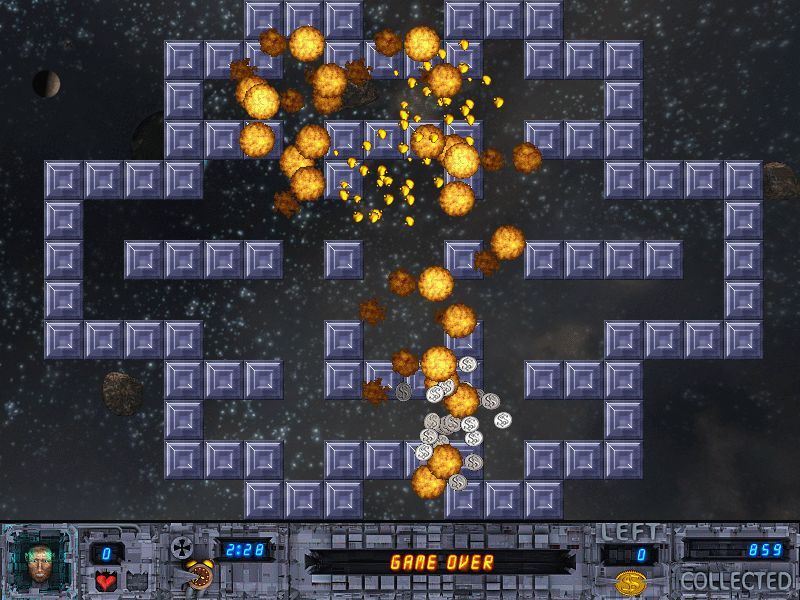Screen dimensions: 800x600
Task: Click the grey fan icon
Action: [182, 547]
